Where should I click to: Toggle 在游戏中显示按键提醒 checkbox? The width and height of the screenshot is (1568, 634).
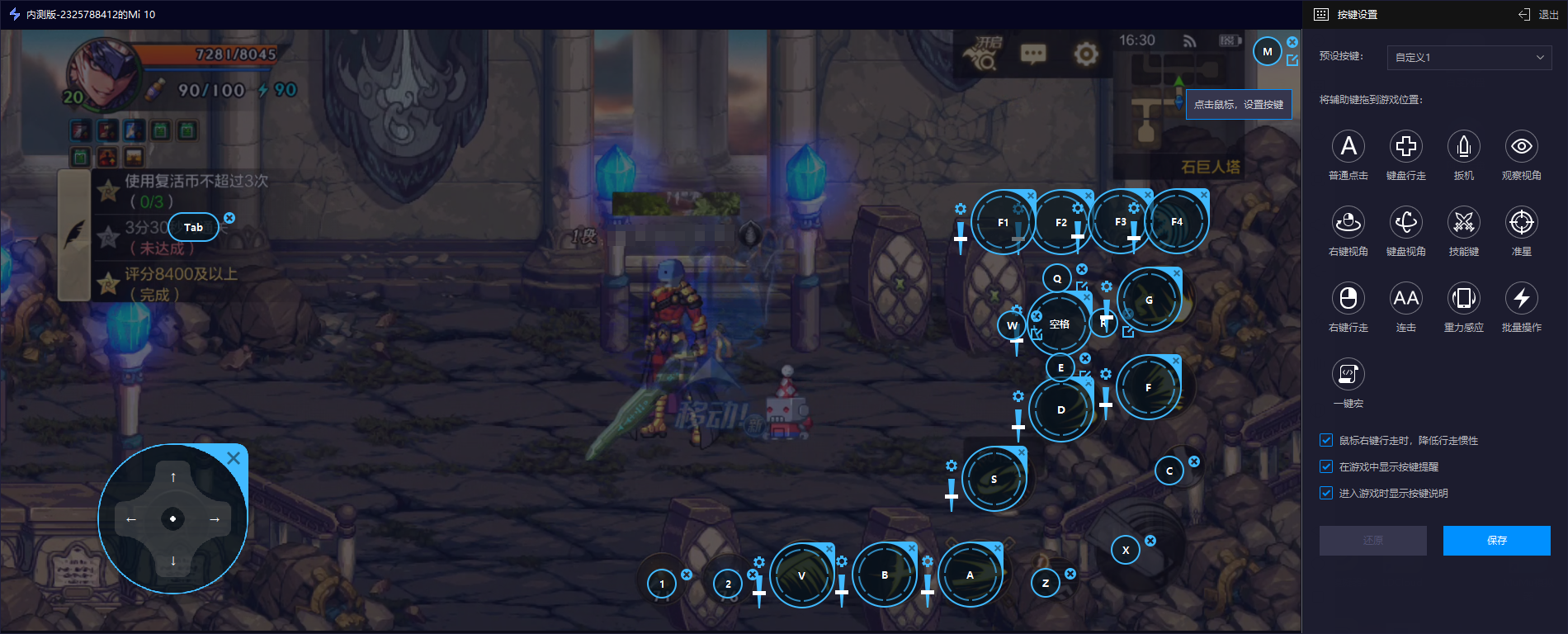[1326, 467]
